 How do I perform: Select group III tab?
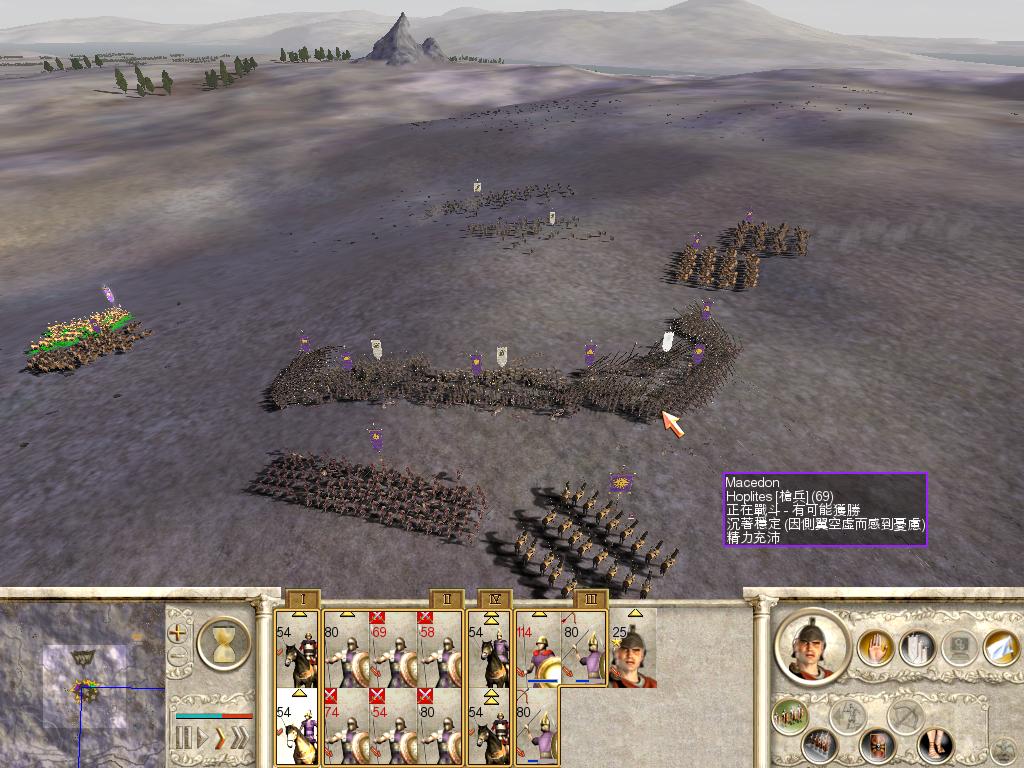click(589, 599)
